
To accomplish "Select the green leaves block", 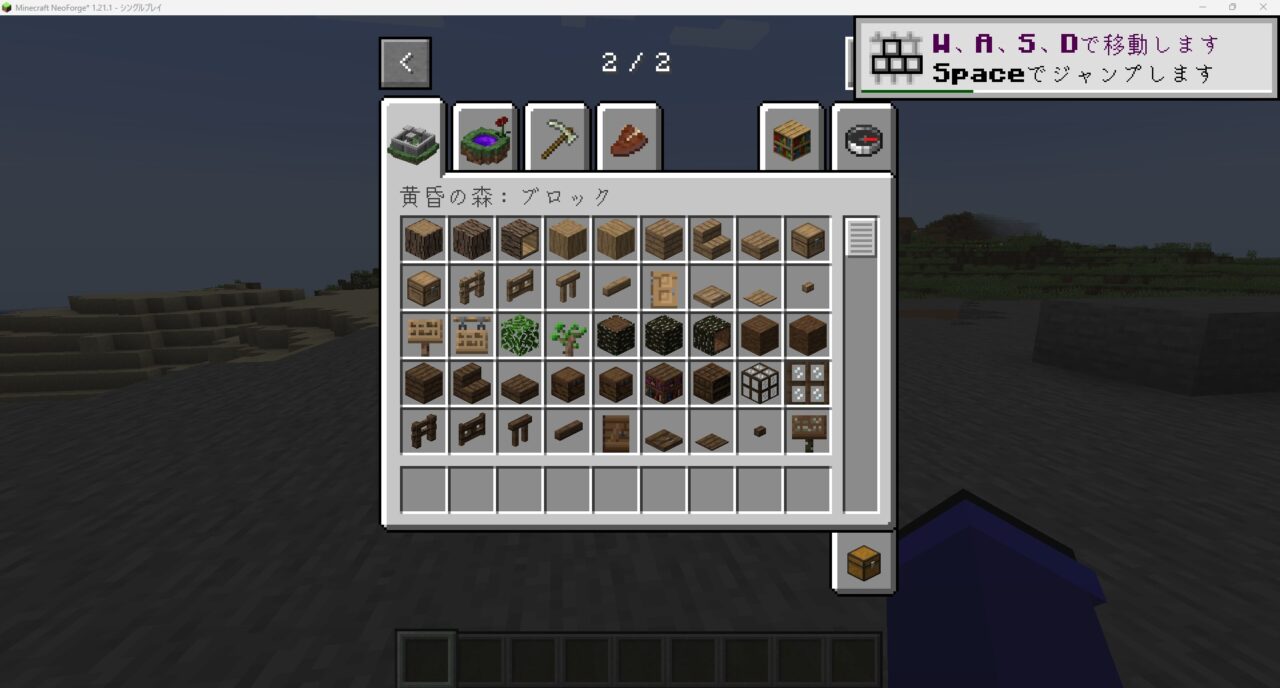I will pos(520,336).
